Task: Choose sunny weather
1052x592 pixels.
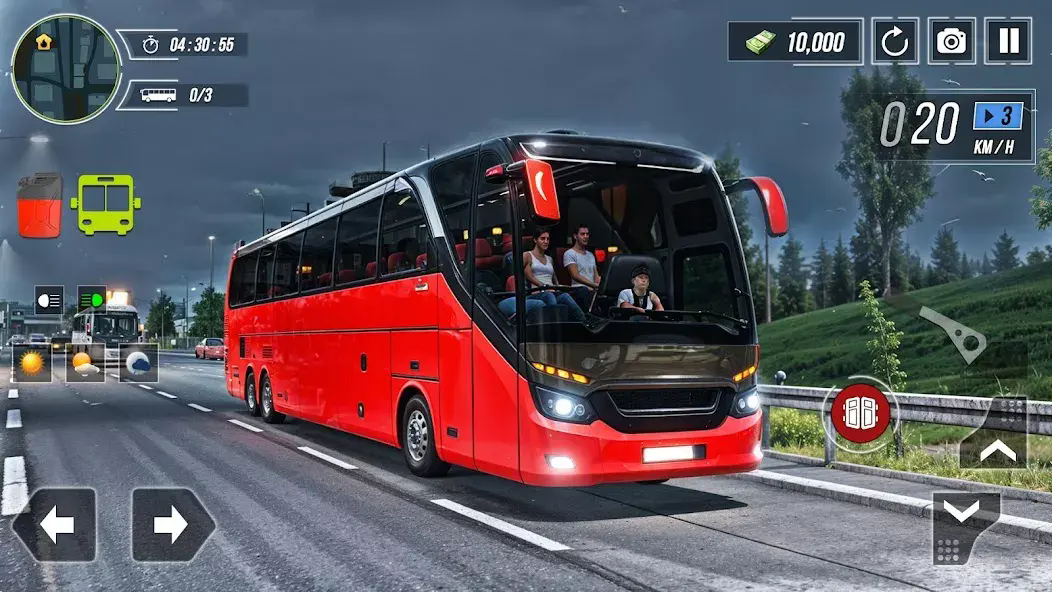Action: [x=32, y=363]
